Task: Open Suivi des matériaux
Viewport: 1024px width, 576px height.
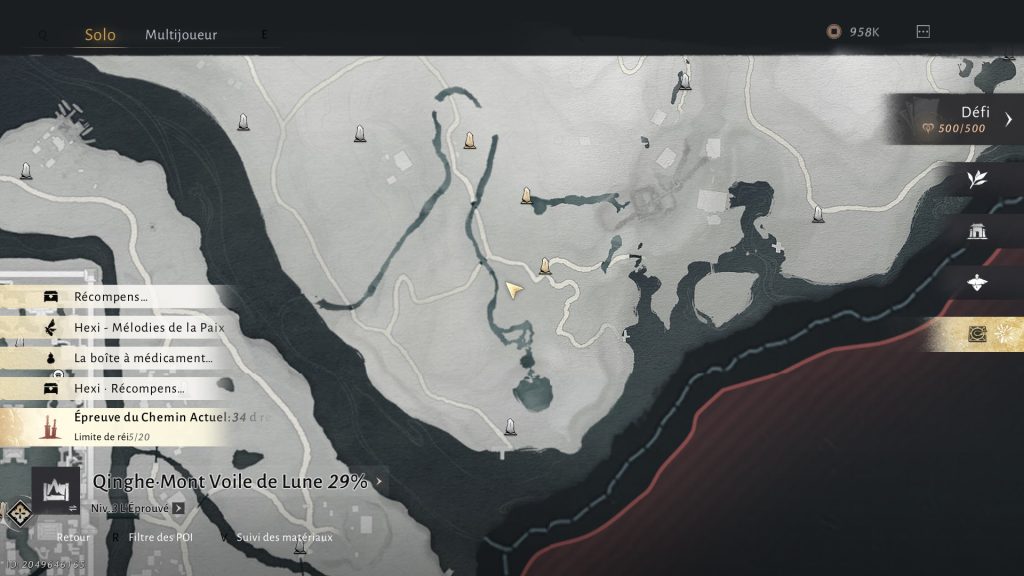Action: (284, 537)
